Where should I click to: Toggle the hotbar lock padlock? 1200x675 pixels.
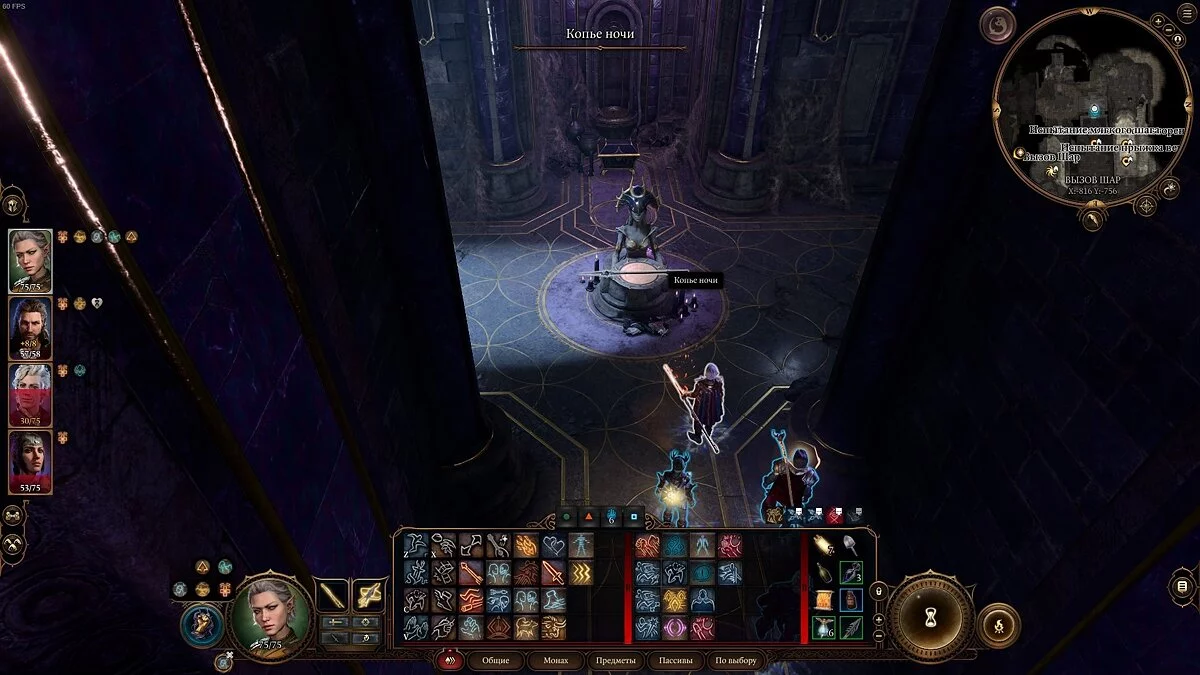pyautogui.click(x=879, y=591)
